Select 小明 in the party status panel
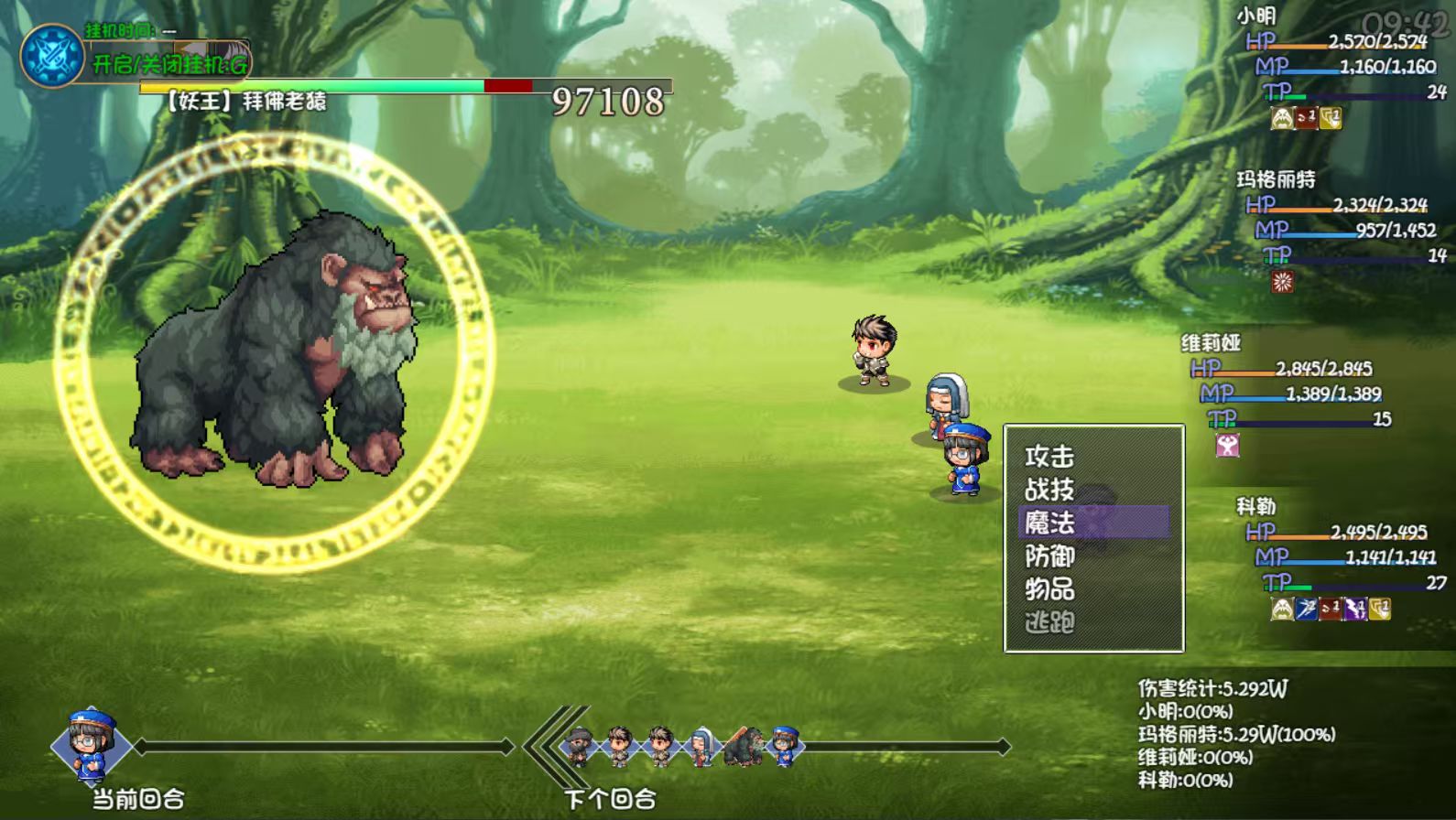Screen dimensions: 1456x820 pyautogui.click(x=1255, y=16)
